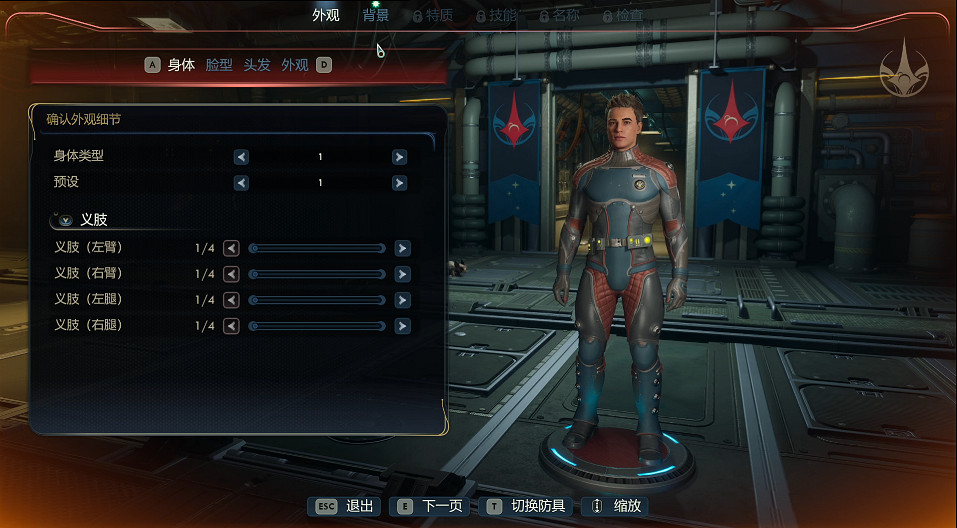Step back 义肢（右臂）with left arrow
The image size is (957, 528).
pos(231,274)
